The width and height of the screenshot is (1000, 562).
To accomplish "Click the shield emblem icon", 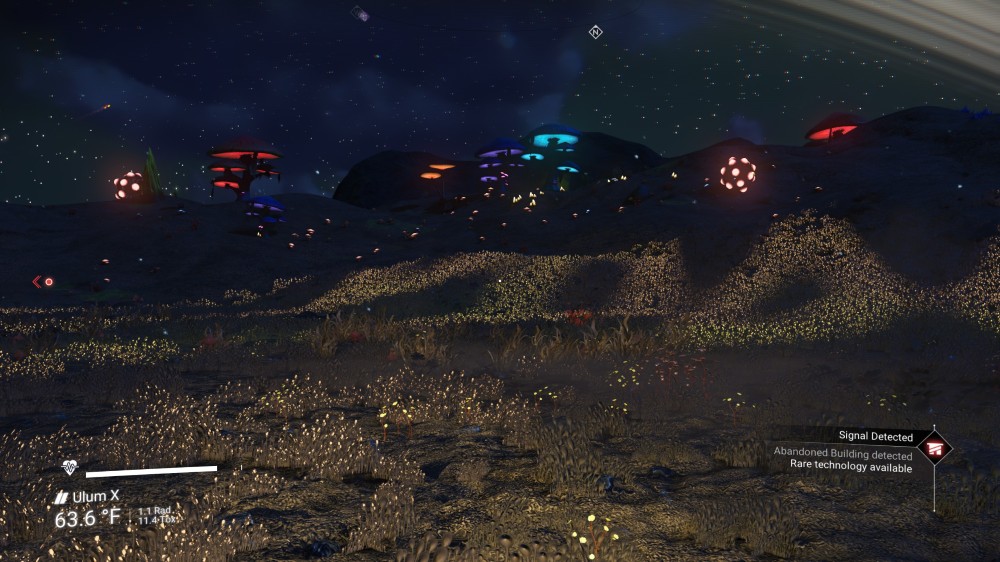I will [69, 467].
